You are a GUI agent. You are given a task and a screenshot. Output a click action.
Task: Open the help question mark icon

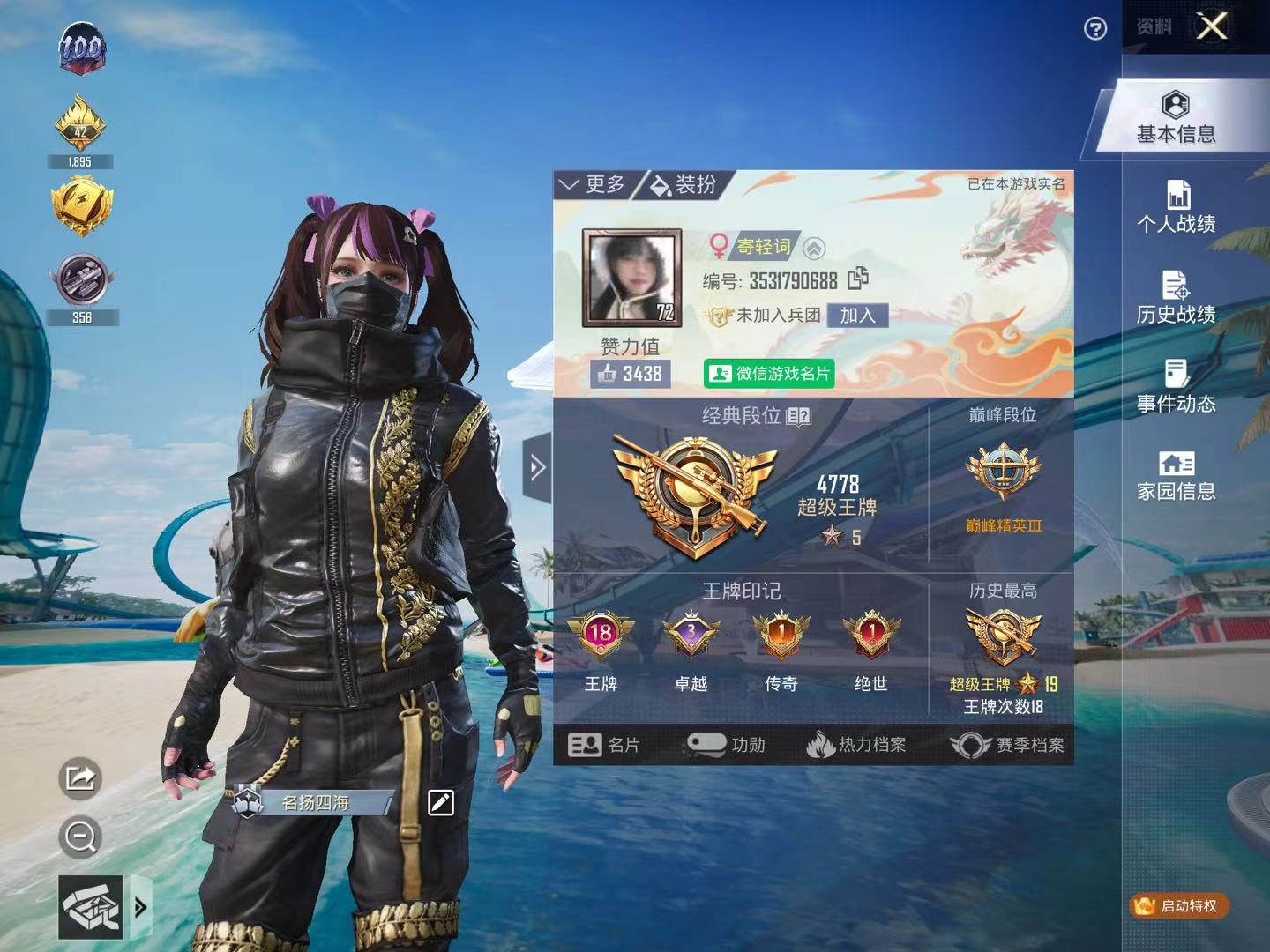[1094, 30]
